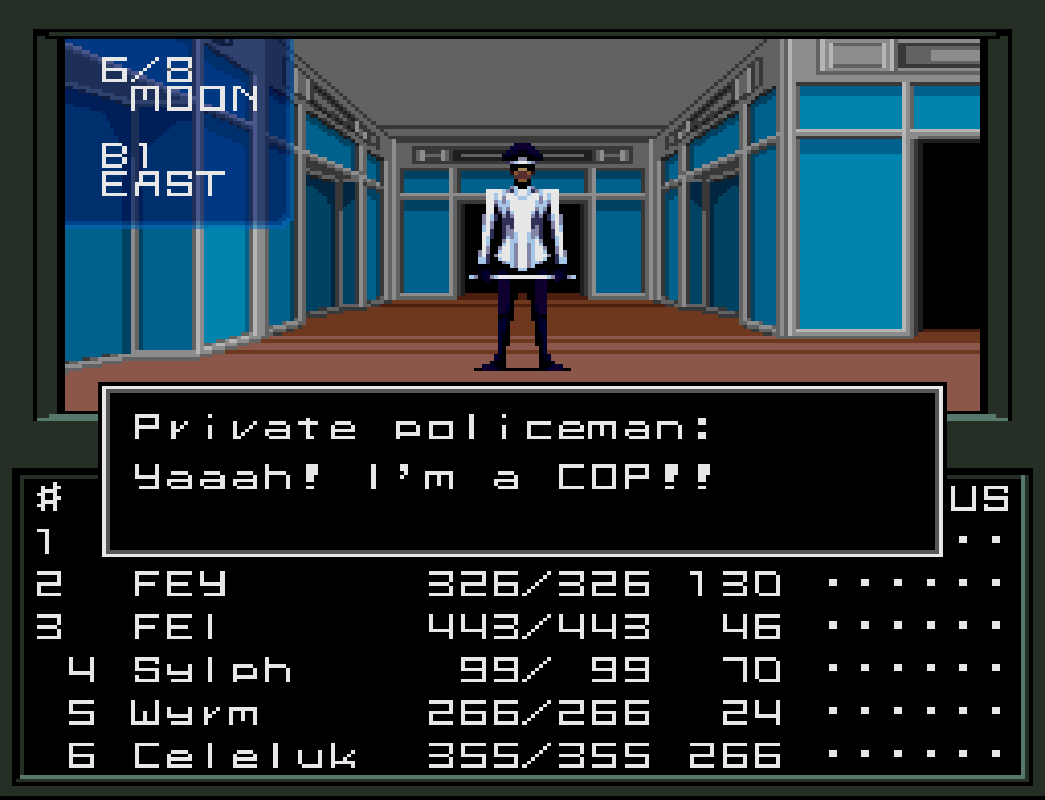Pick Sylph from the party roster
Image resolution: width=1045 pixels, height=800 pixels.
click(x=212, y=669)
